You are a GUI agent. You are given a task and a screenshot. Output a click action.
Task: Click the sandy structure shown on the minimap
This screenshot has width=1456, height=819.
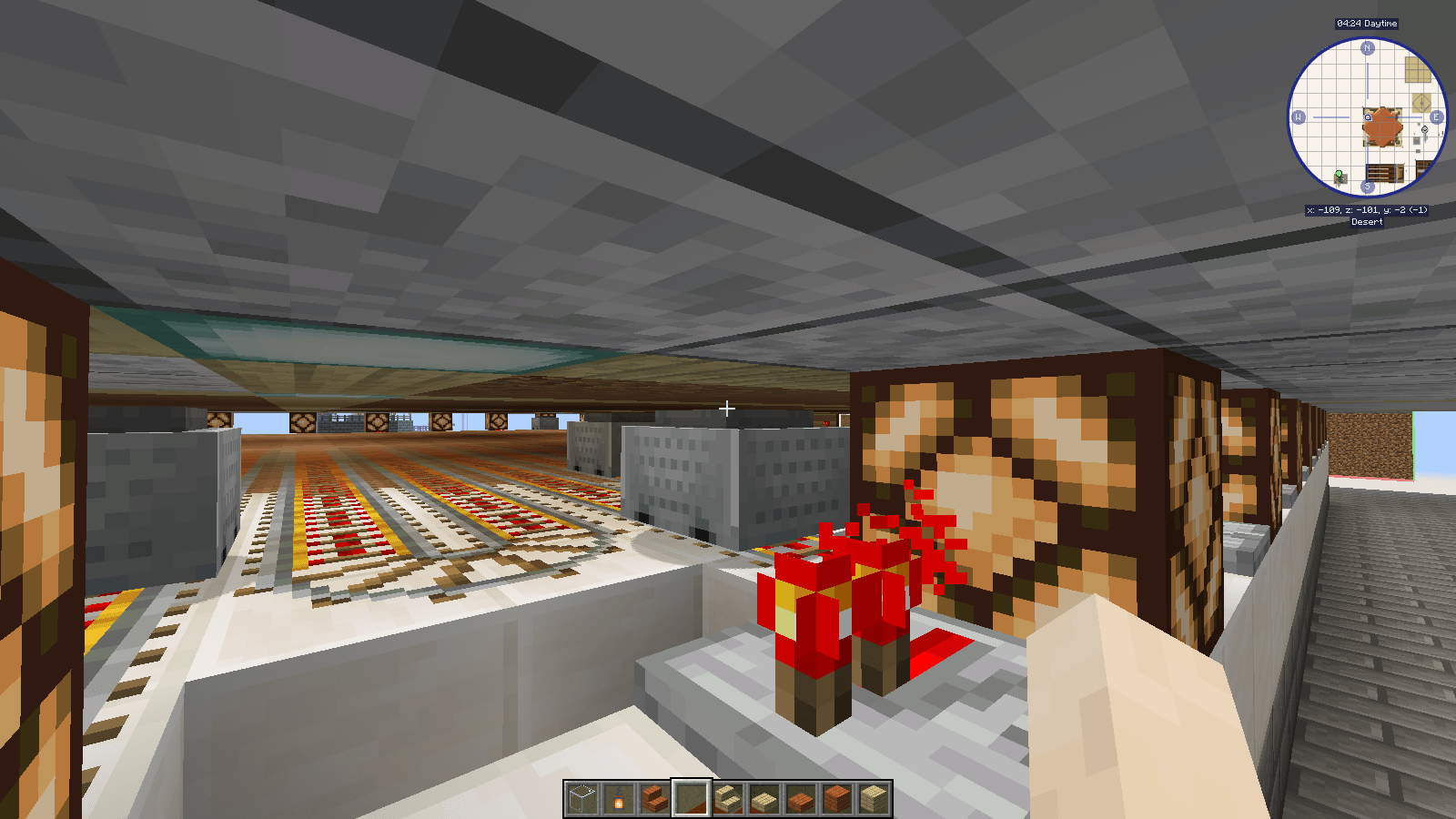[x=1417, y=70]
